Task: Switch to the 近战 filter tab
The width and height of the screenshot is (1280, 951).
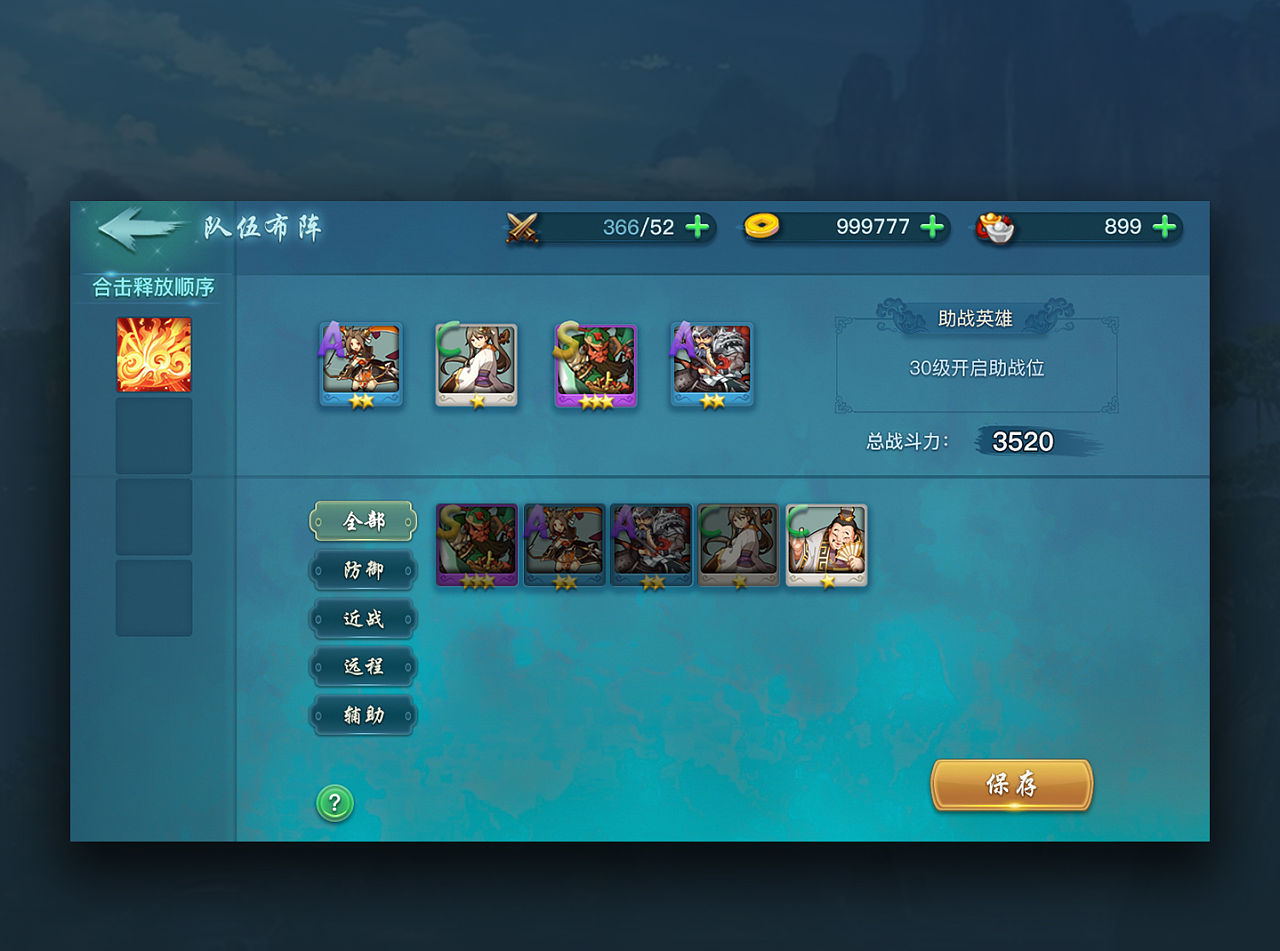Action: tap(363, 619)
